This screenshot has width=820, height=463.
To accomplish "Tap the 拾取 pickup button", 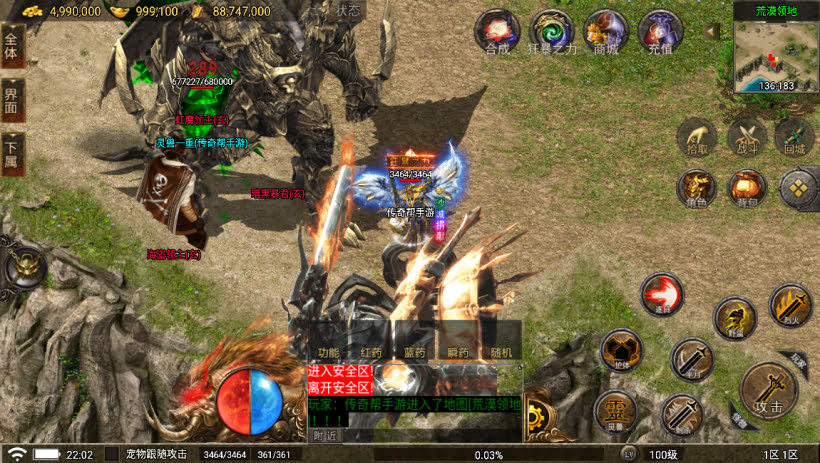I will pos(697,138).
